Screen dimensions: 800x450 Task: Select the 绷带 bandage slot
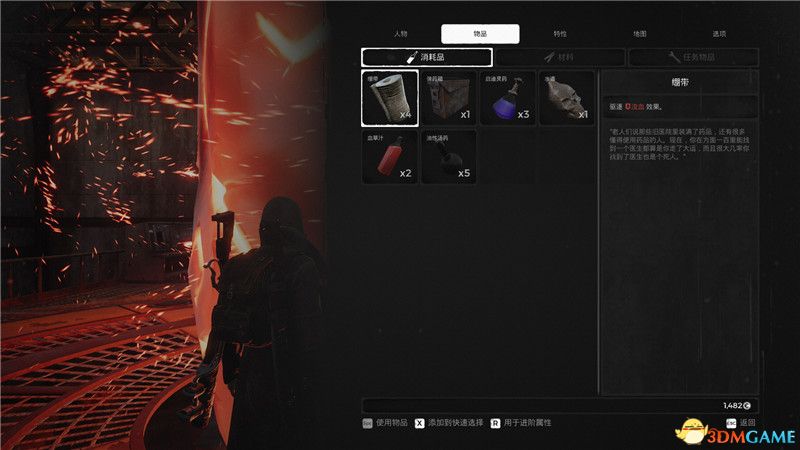click(390, 97)
